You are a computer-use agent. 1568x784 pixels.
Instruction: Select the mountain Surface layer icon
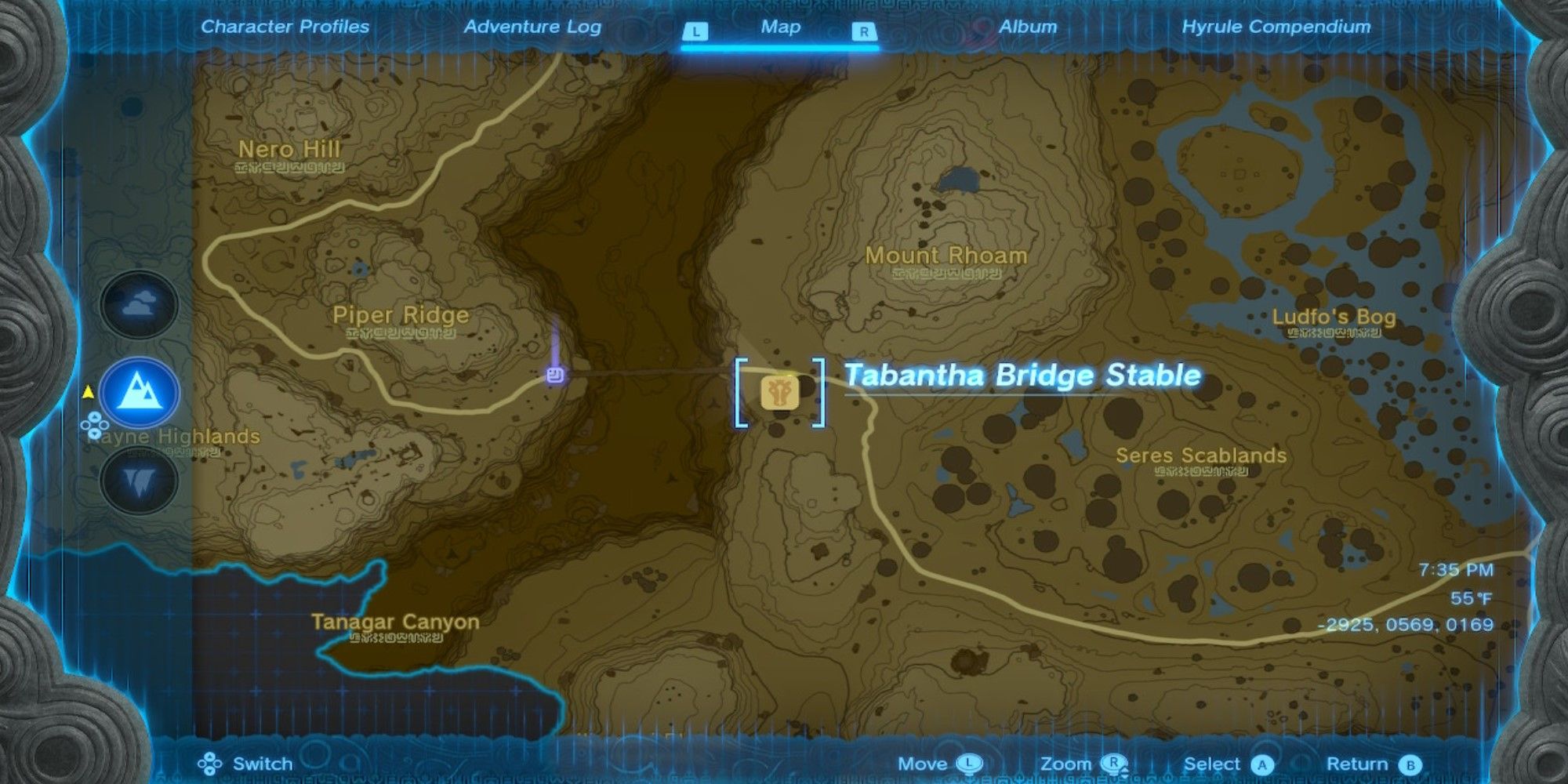click(x=137, y=392)
